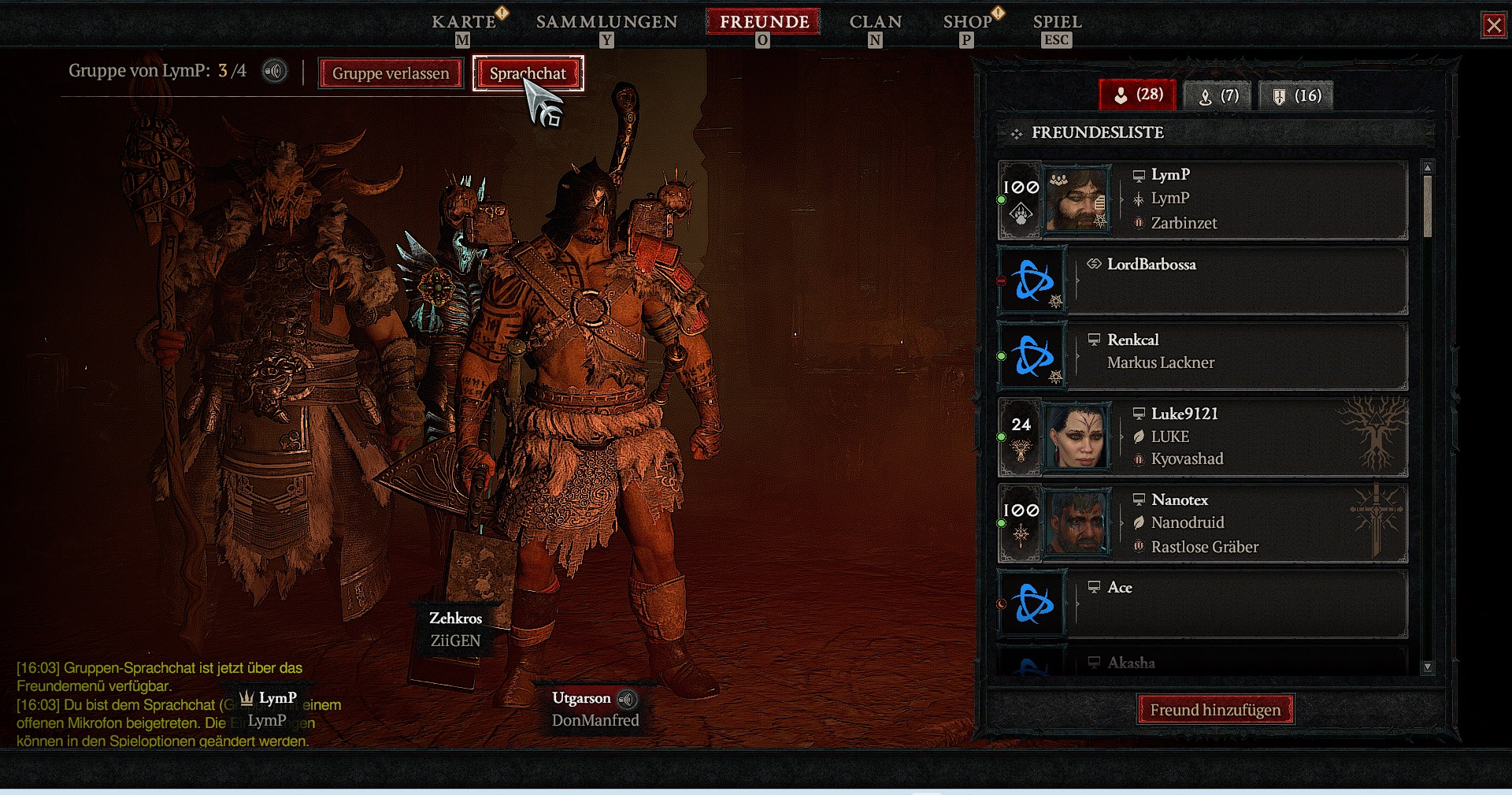Activate the Sprachchat button
This screenshot has width=1512, height=795.
(528, 73)
